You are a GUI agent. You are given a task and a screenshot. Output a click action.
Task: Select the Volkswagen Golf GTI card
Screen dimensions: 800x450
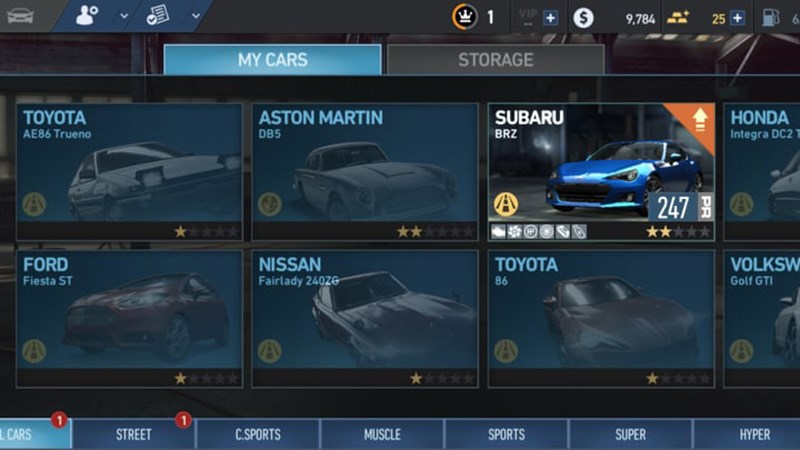coord(762,318)
